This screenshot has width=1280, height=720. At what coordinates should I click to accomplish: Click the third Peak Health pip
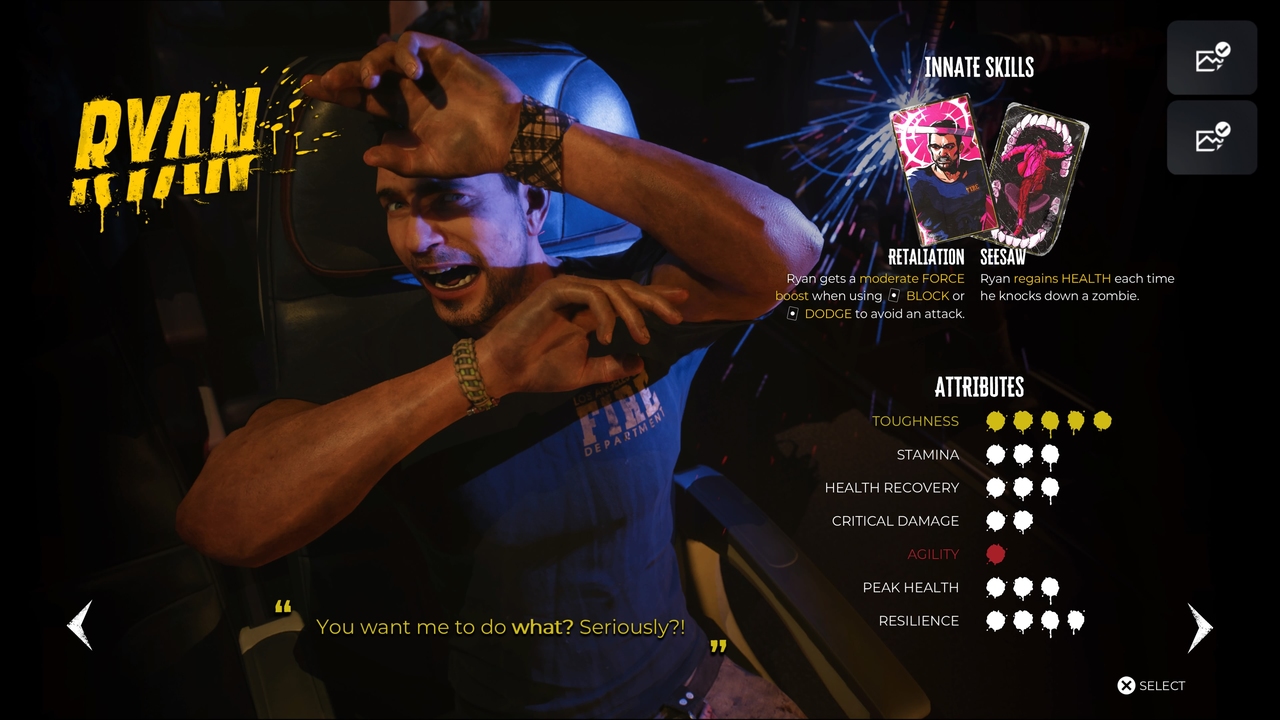(1048, 587)
